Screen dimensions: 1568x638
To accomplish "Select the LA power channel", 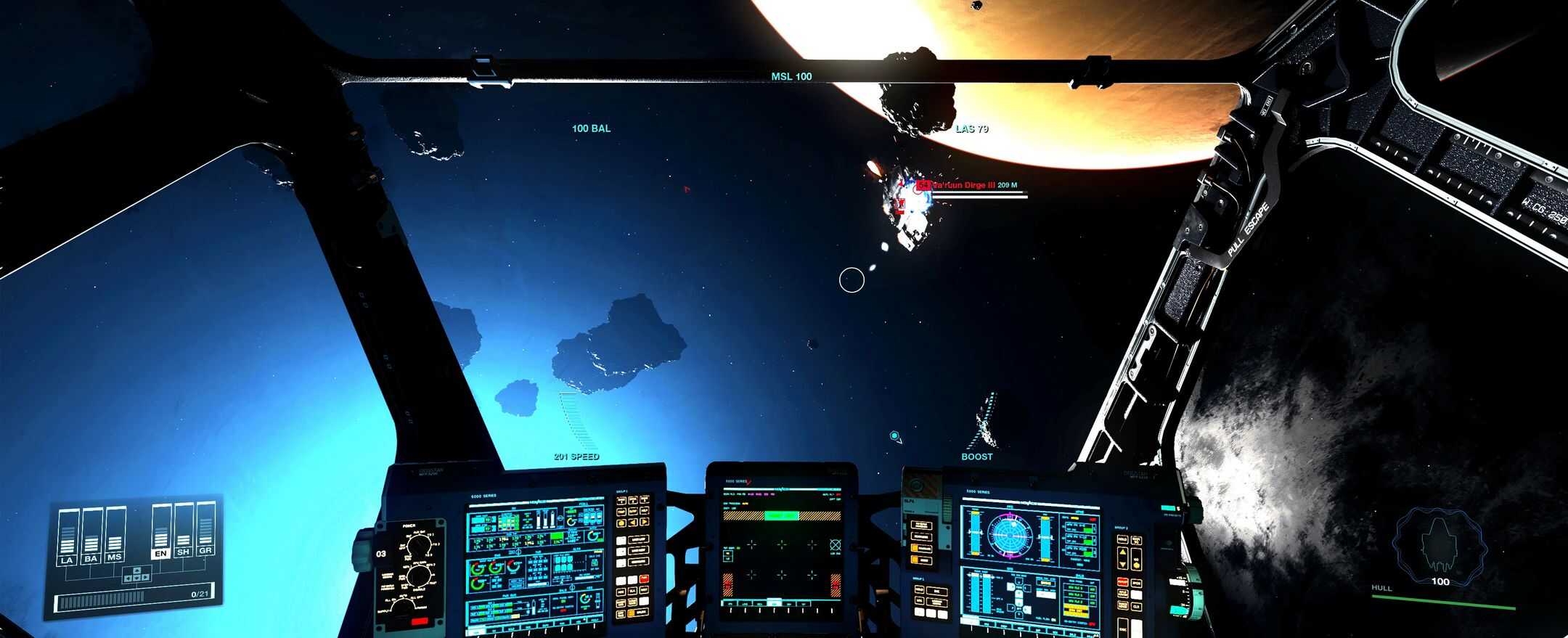I will pyautogui.click(x=67, y=560).
